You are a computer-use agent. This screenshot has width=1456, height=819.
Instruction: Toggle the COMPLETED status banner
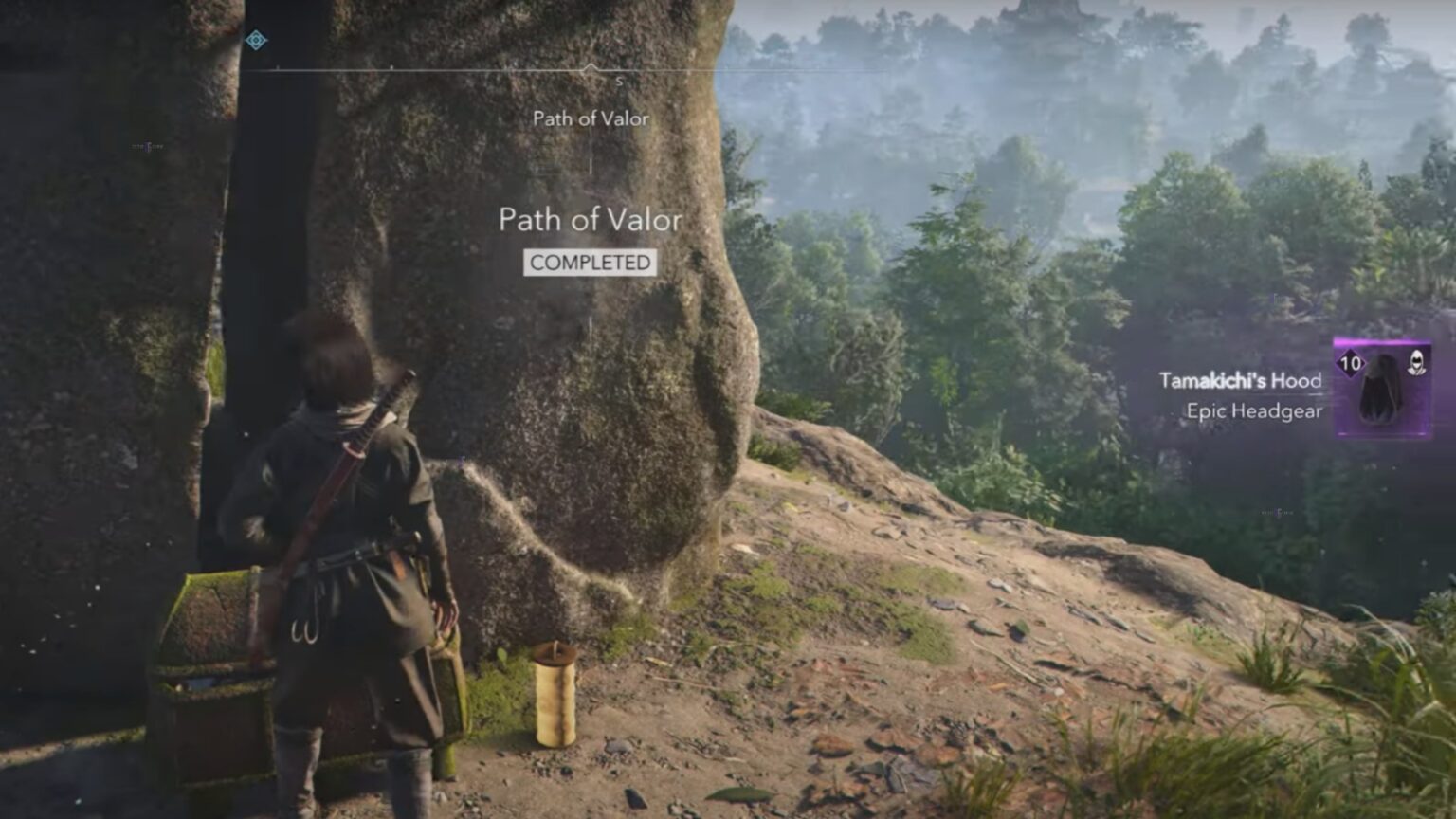(x=590, y=264)
